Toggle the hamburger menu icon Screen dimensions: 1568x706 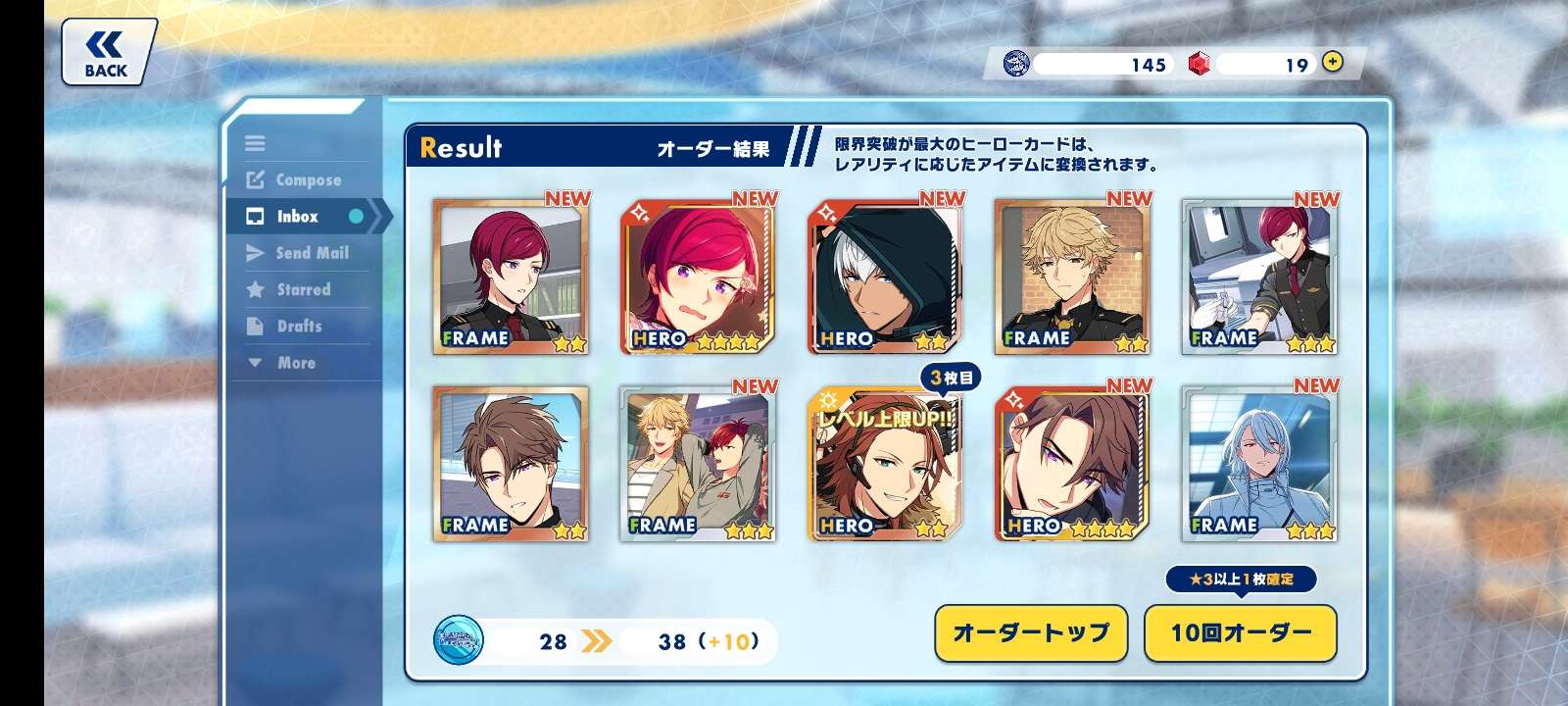(x=255, y=143)
